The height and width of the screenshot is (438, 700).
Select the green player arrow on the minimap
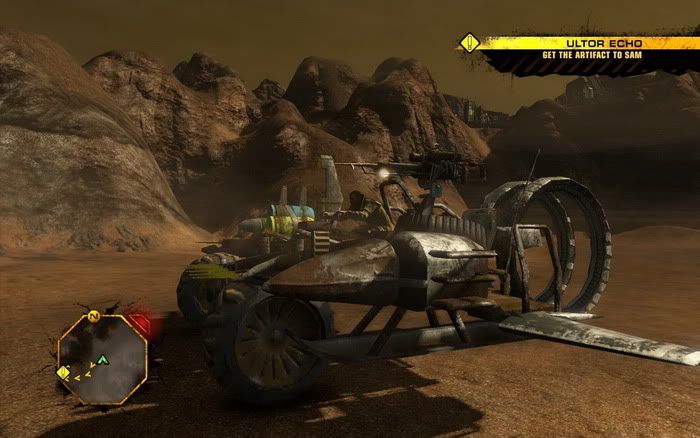coord(102,358)
